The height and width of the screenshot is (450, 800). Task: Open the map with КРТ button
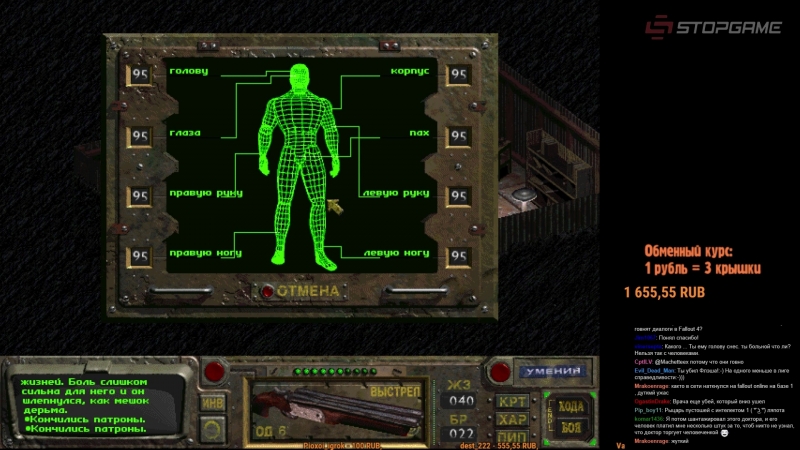pyautogui.click(x=513, y=401)
